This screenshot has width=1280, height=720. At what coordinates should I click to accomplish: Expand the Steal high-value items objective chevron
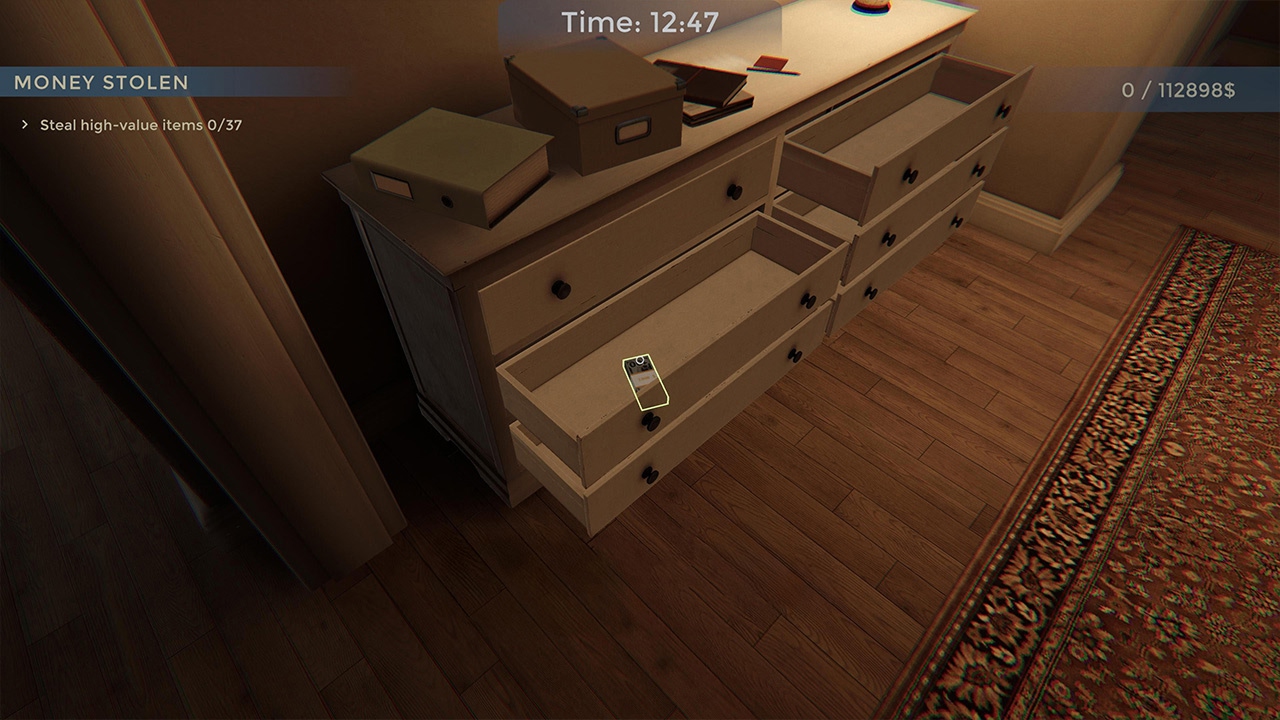(22, 126)
